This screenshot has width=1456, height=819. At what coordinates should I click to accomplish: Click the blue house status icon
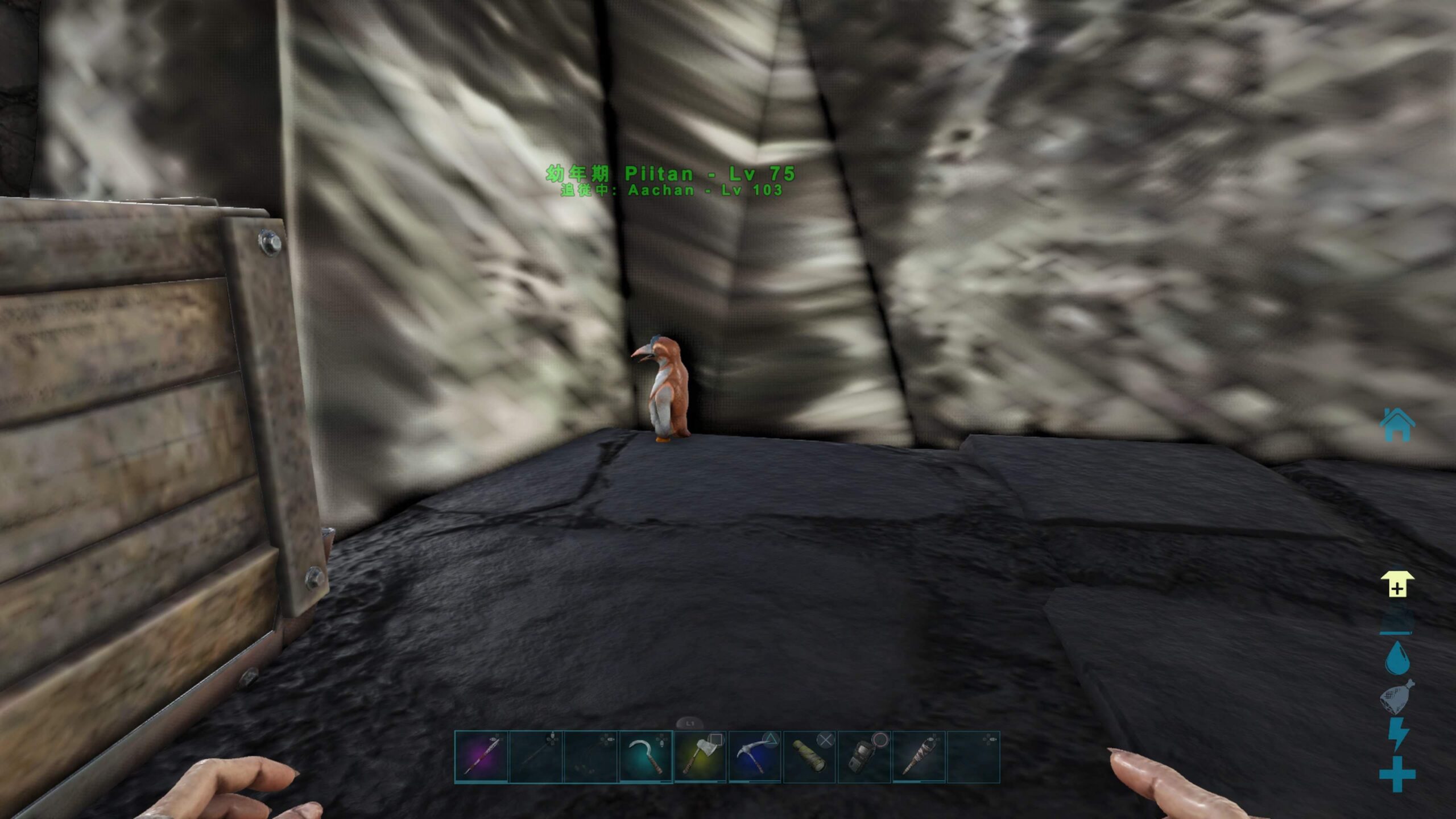1397,424
